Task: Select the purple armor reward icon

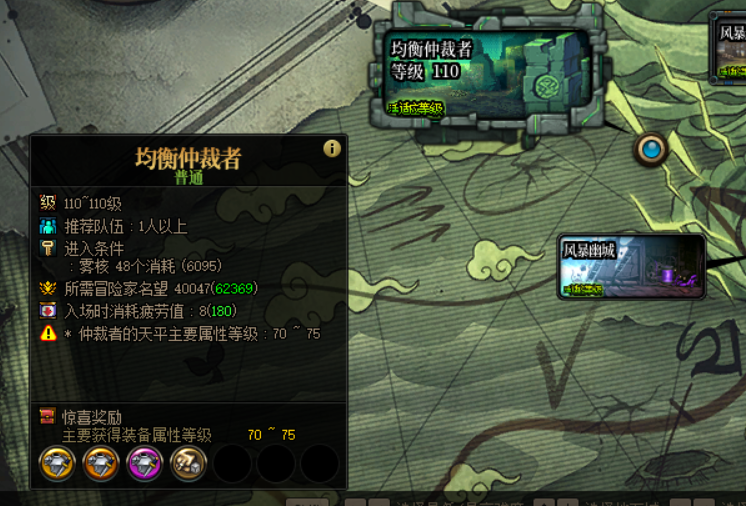Action: point(145,463)
